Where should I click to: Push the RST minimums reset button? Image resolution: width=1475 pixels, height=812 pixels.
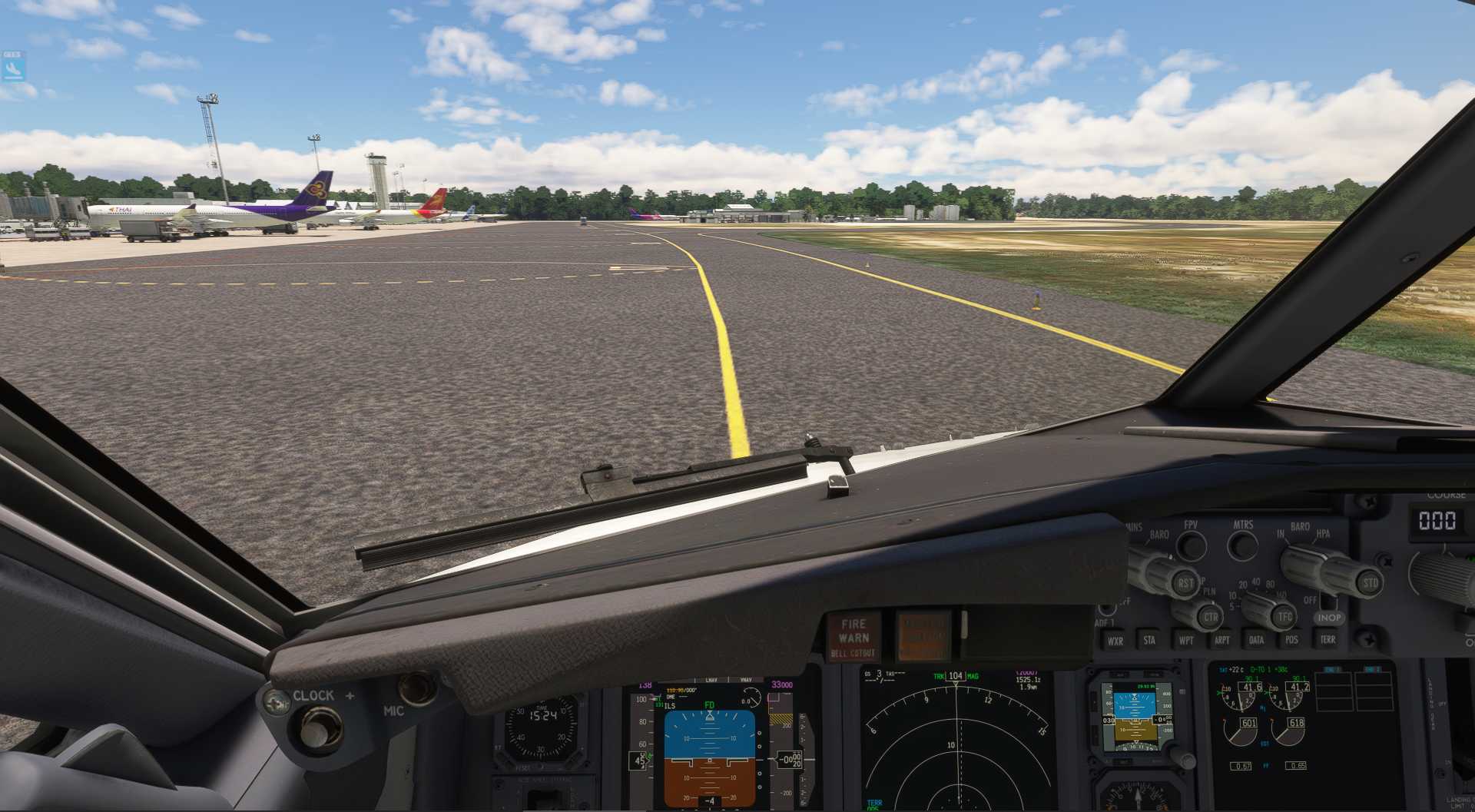(1186, 584)
